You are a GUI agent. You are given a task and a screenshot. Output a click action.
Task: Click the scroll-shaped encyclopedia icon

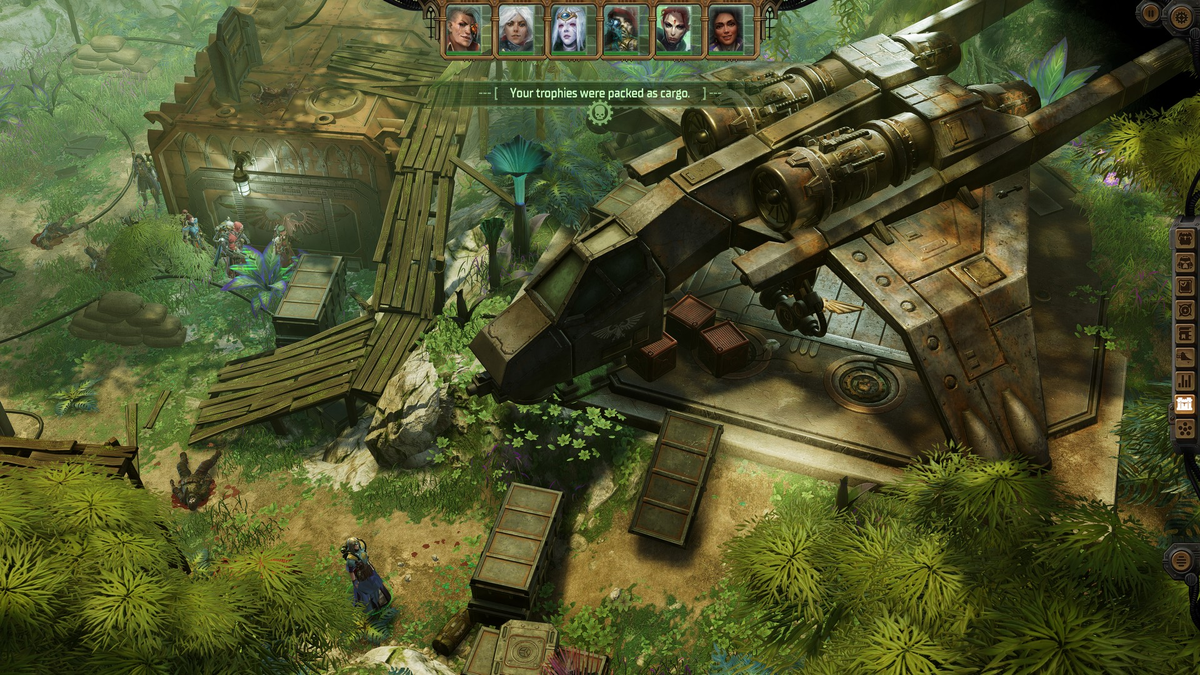1185,333
